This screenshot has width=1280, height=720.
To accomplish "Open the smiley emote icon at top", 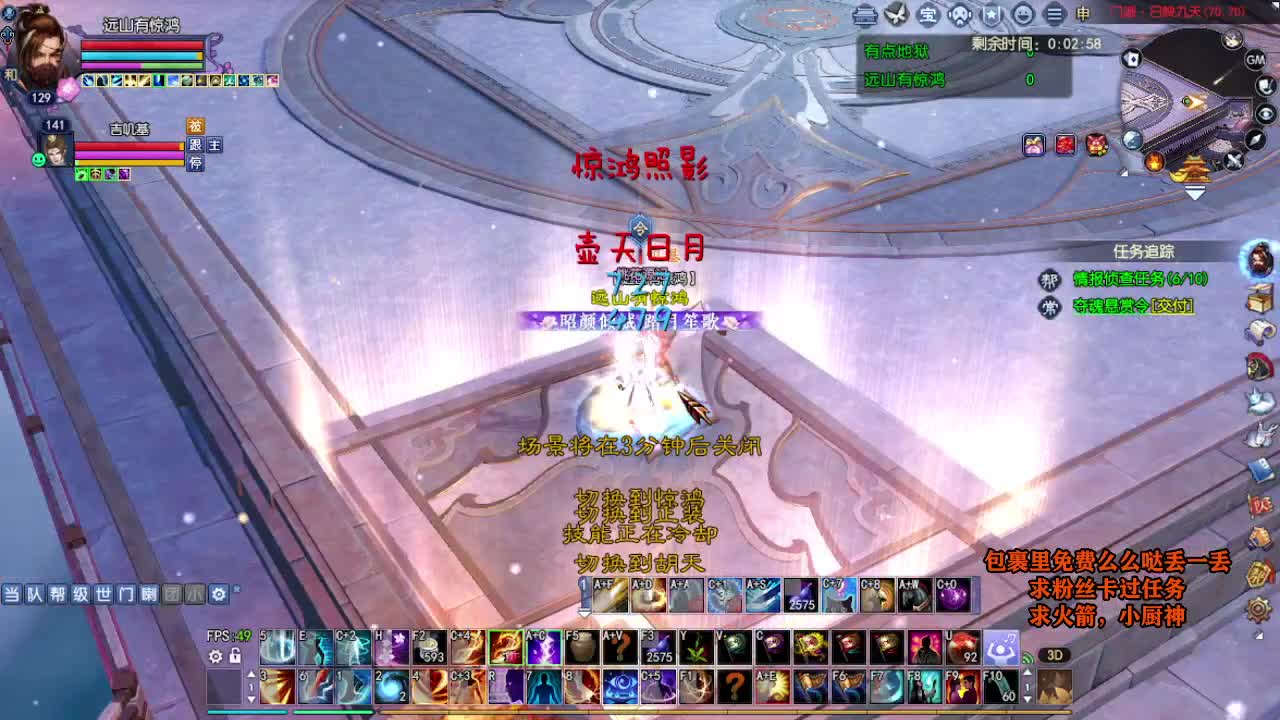I will click(1024, 14).
